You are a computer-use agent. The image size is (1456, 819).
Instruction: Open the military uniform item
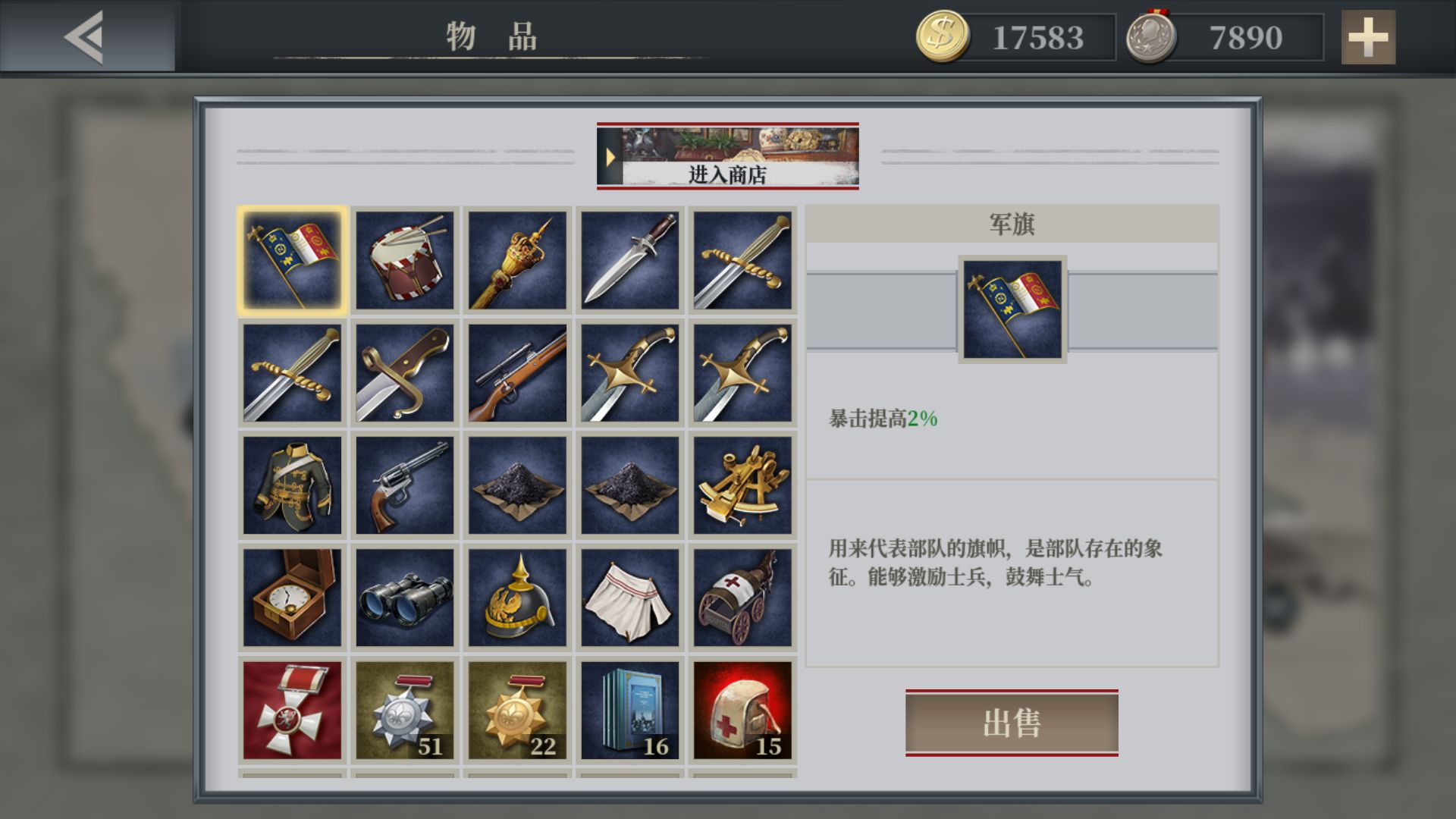(292, 484)
